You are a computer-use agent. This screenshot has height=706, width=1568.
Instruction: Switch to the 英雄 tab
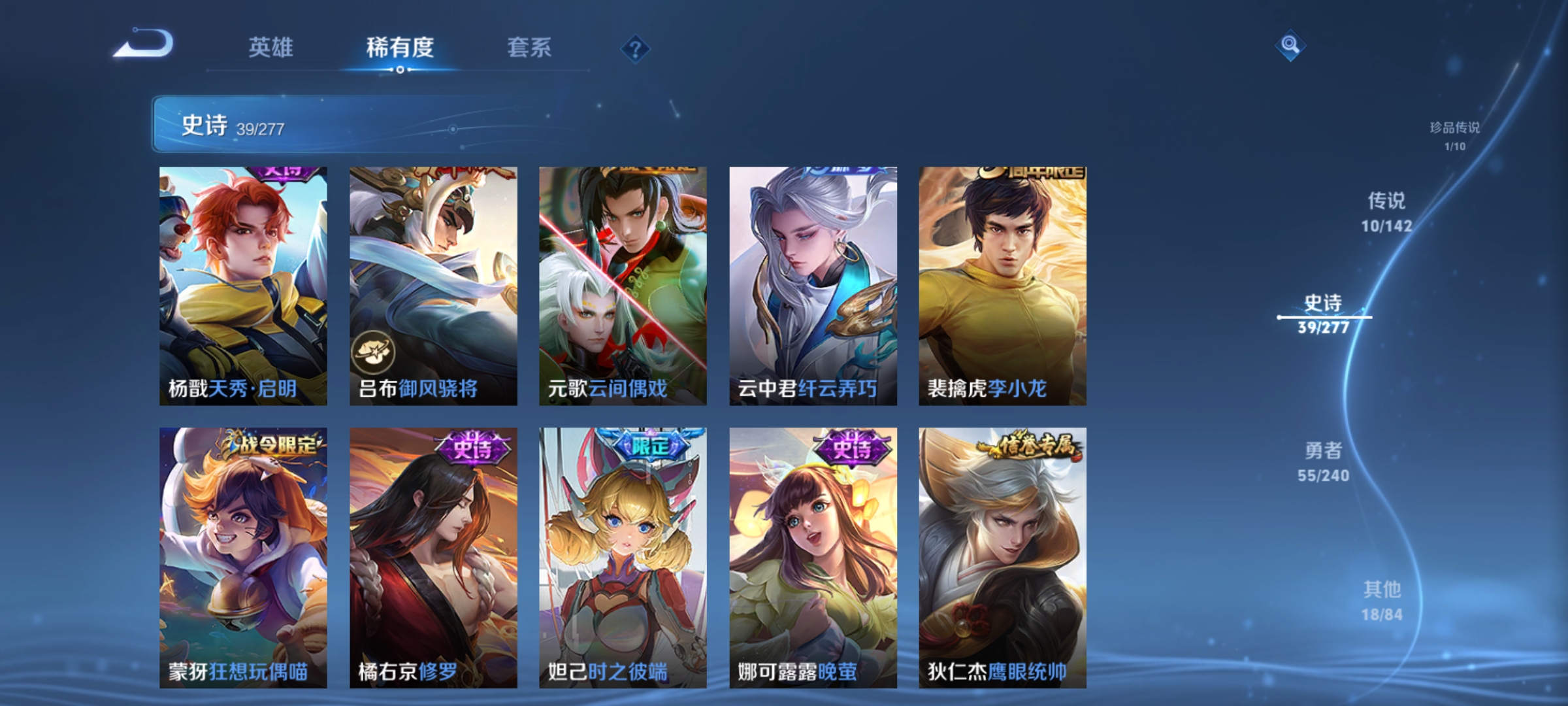(271, 48)
